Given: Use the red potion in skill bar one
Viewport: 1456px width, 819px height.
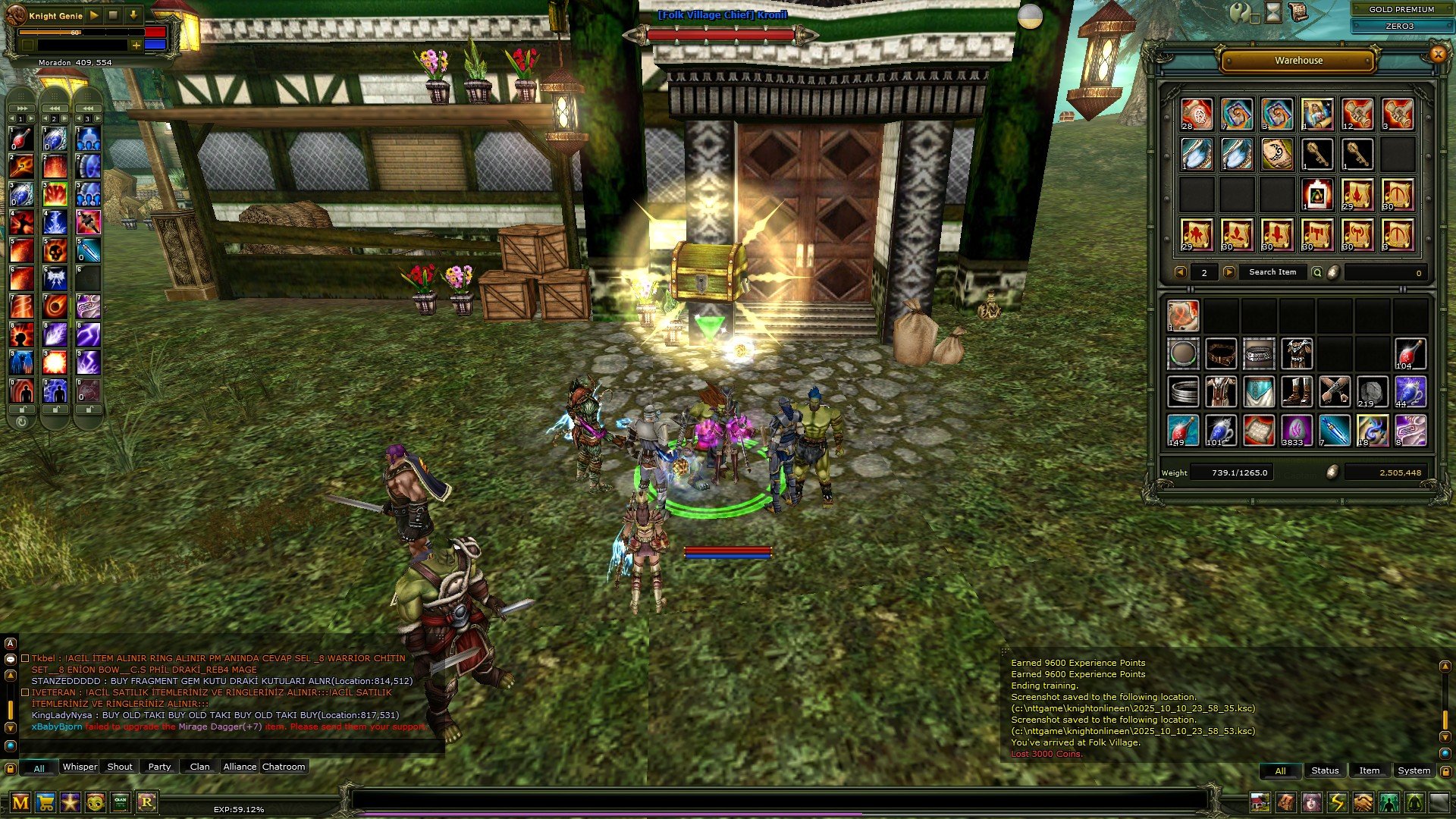Looking at the screenshot, I should [21, 139].
